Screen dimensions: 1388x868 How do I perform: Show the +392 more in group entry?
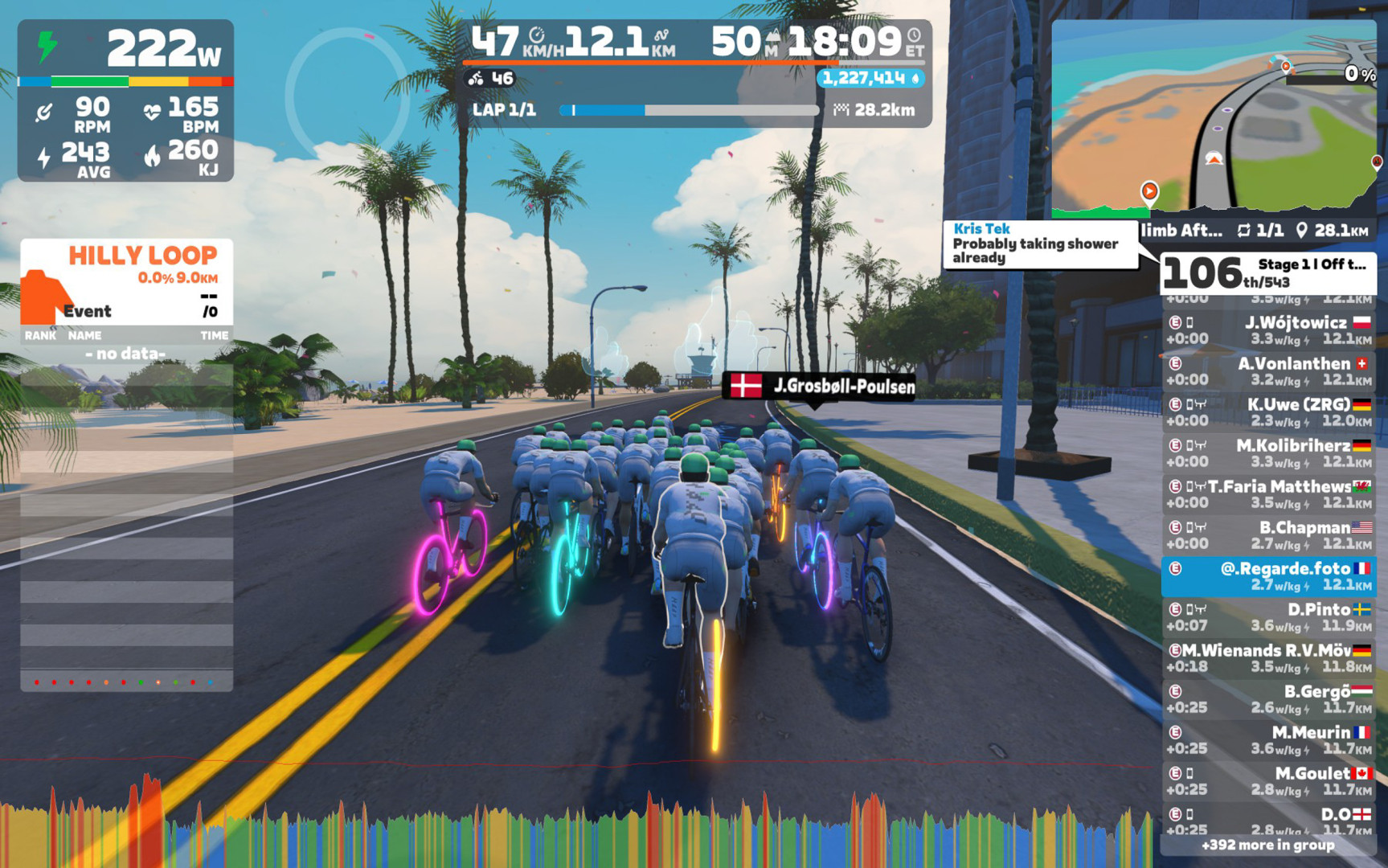coord(1267,845)
